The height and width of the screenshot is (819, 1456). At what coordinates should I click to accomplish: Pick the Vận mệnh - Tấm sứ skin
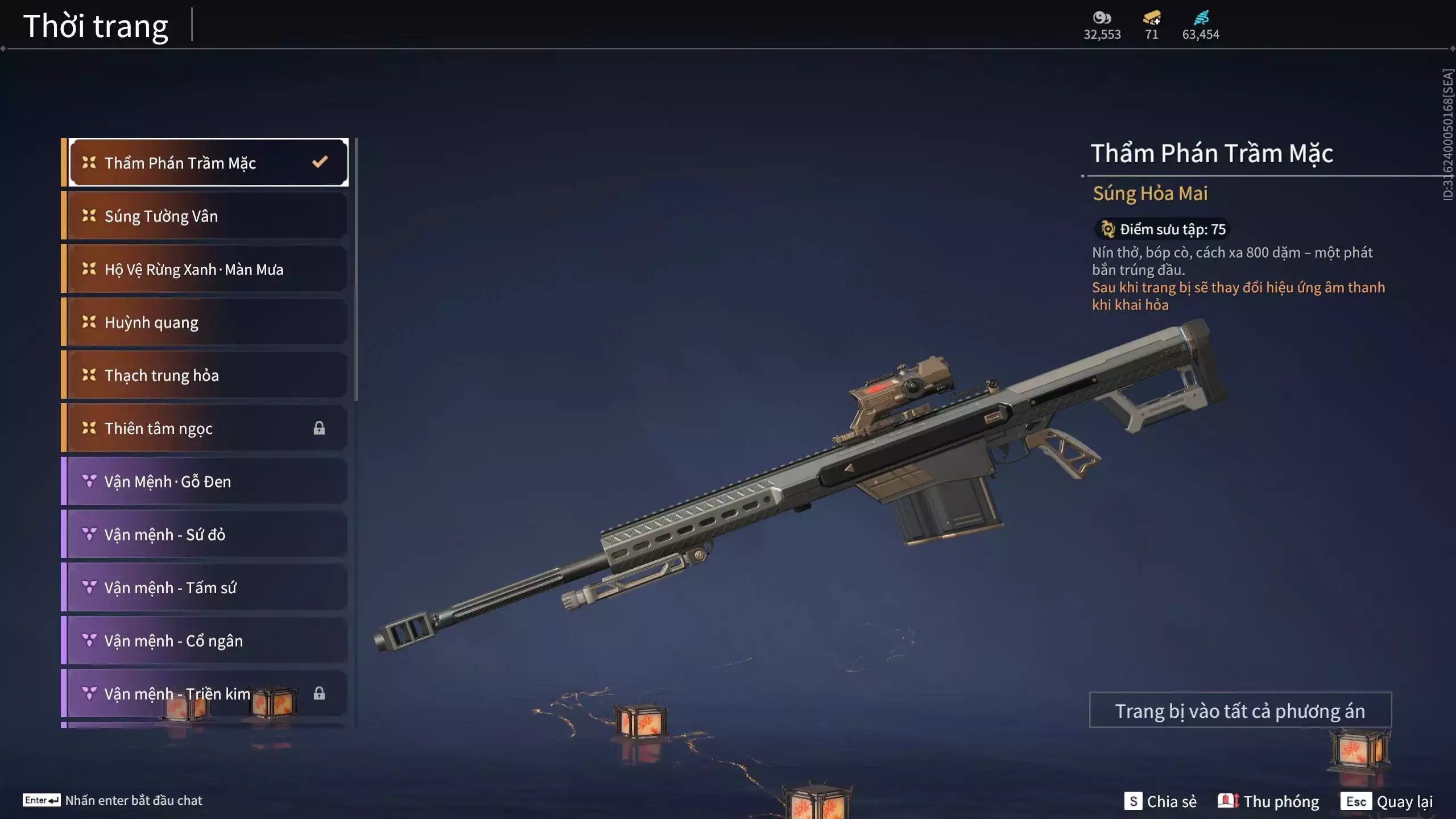click(x=208, y=588)
